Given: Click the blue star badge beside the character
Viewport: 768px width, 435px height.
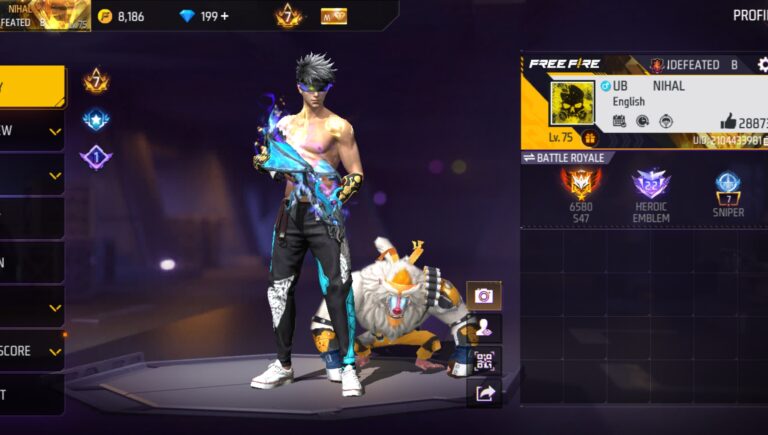Looking at the screenshot, I should tap(96, 119).
